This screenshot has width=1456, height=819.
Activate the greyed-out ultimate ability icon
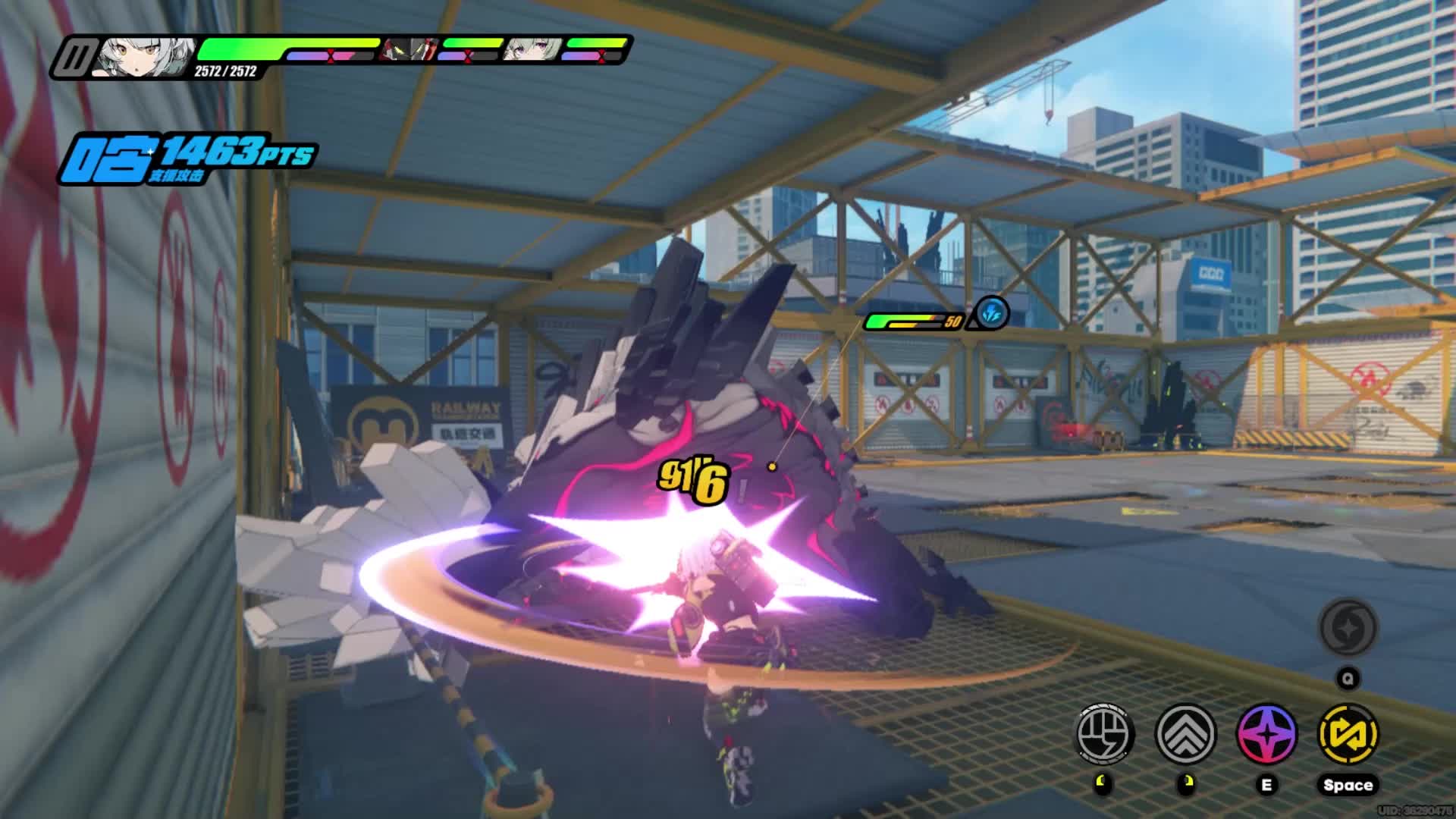pyautogui.click(x=1348, y=628)
